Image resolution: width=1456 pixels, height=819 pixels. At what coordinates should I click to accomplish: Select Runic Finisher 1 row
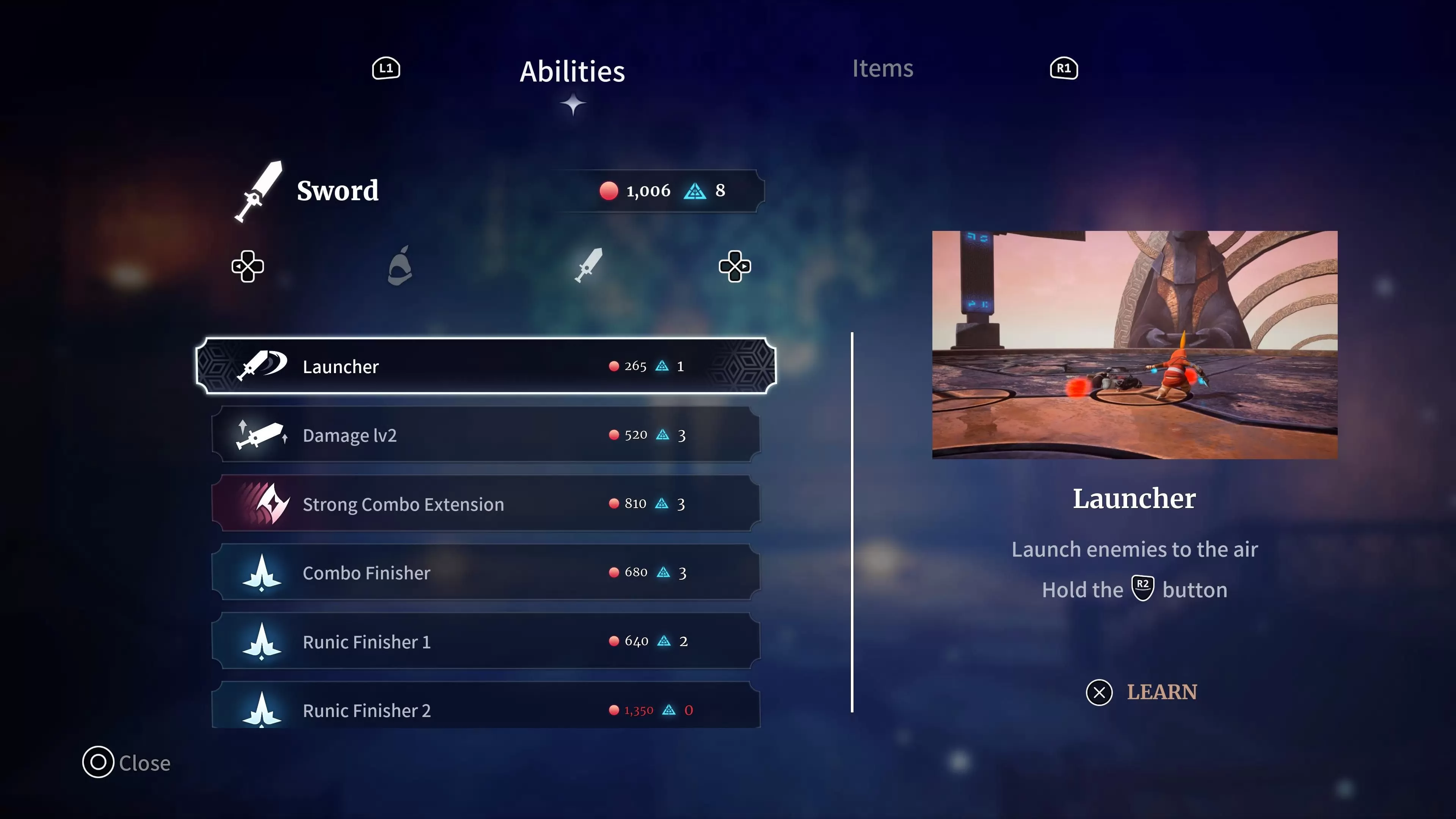point(486,642)
